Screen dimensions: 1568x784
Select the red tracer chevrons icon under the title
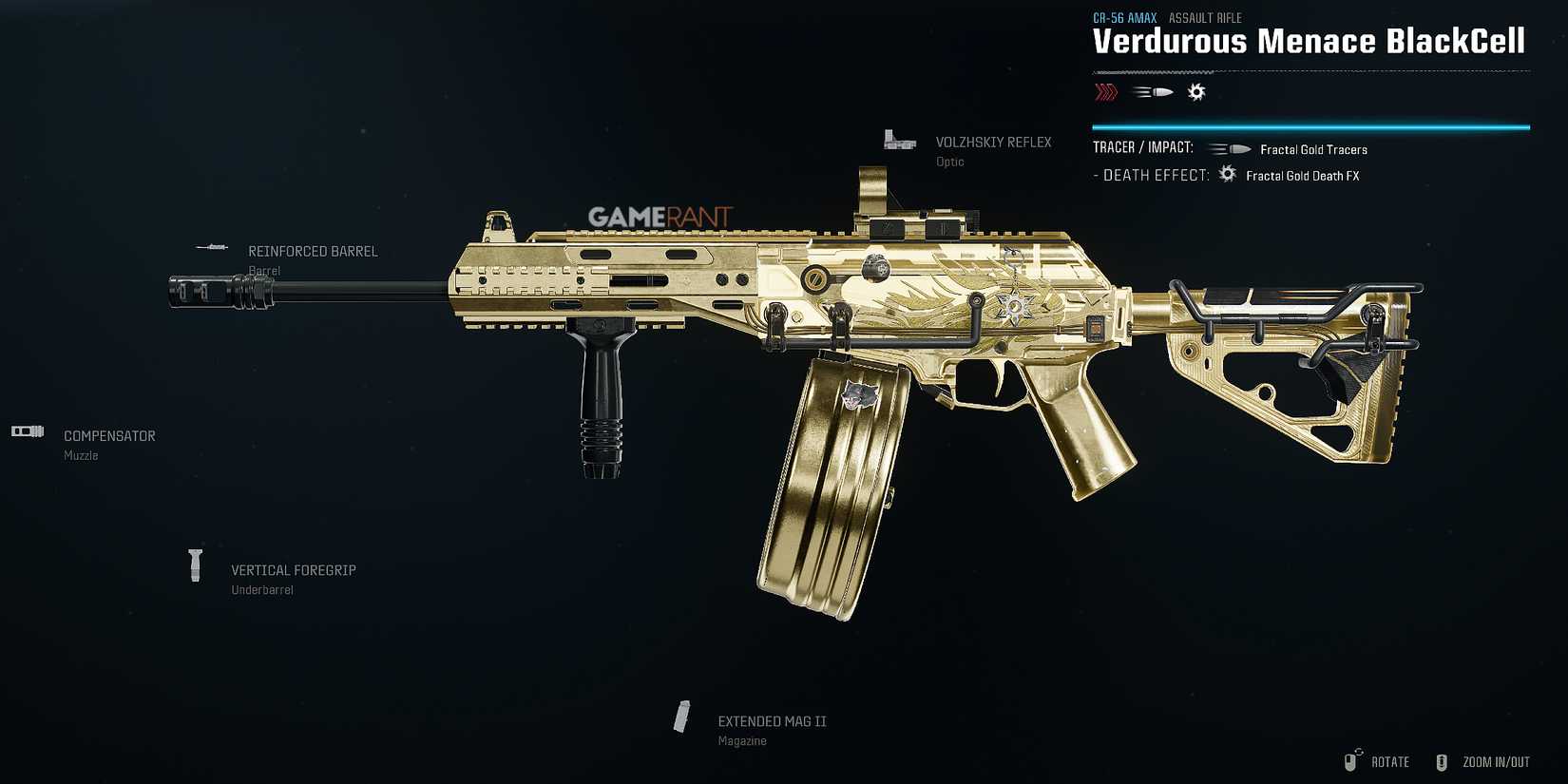coord(1105,91)
